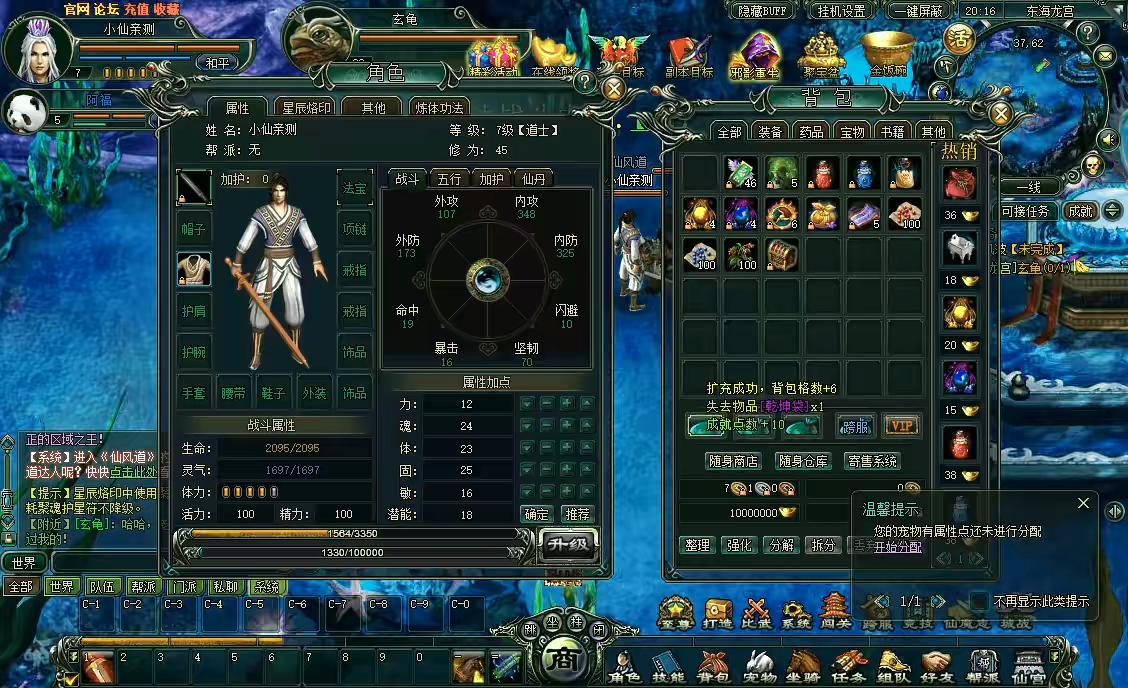This screenshot has height=688, width=1128.
Task: Open the 强化 enhance function
Action: coord(739,545)
